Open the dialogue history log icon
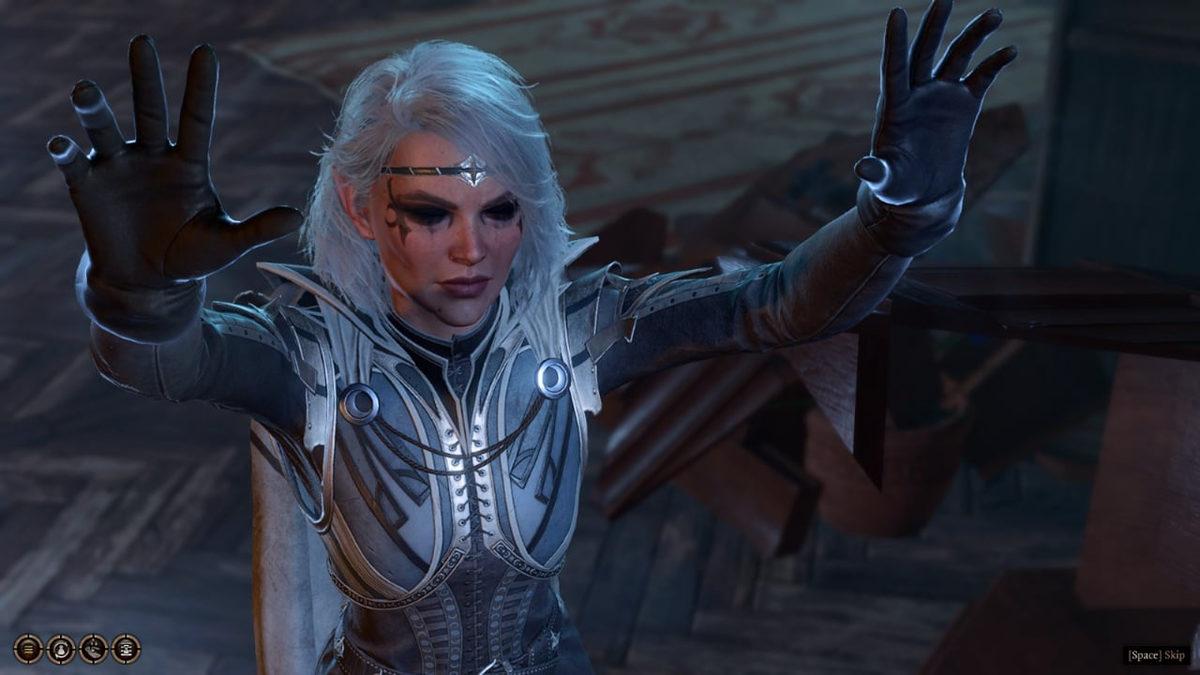This screenshot has width=1200, height=675. pos(28,649)
